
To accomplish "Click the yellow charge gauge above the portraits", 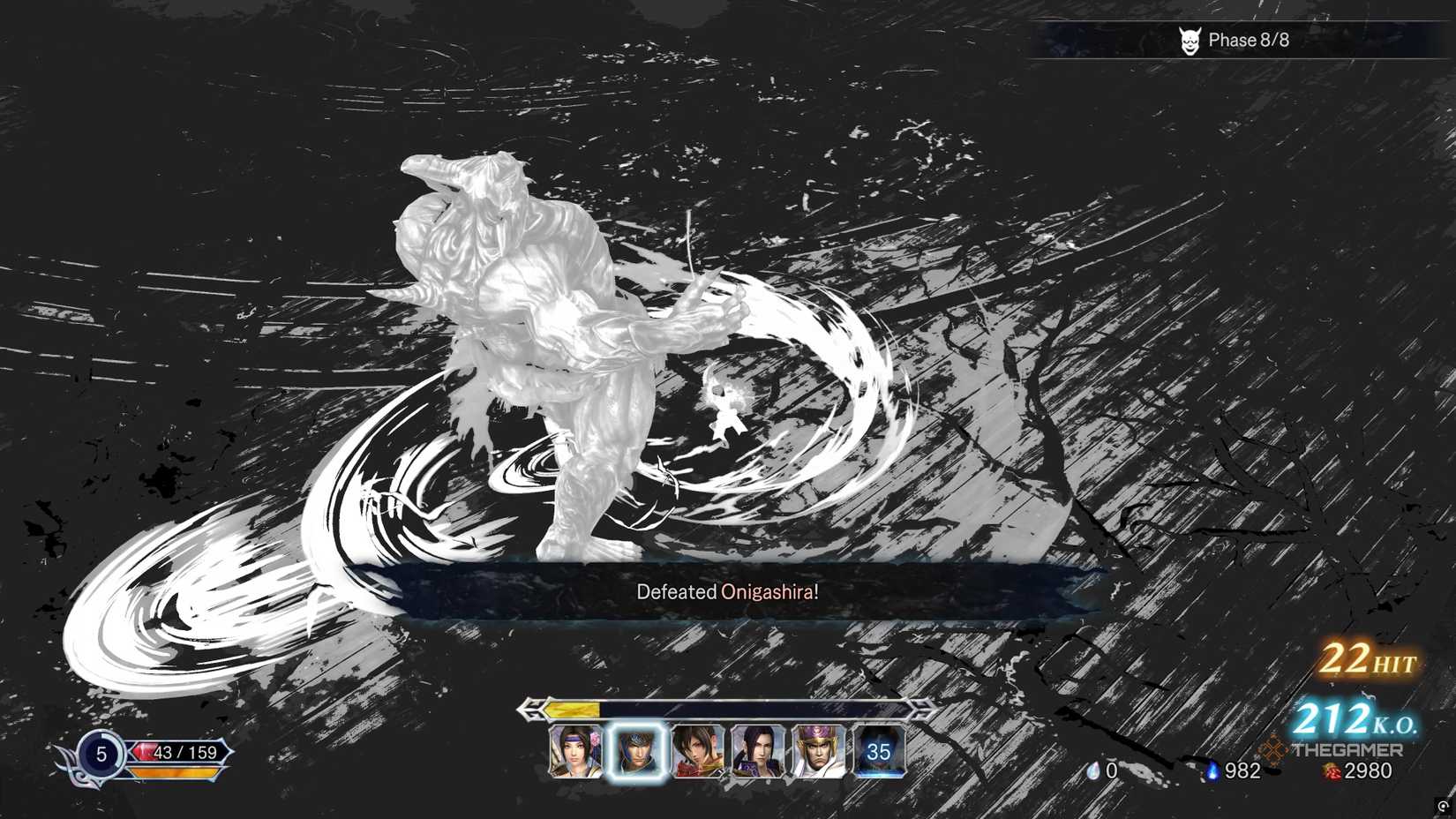I will pos(572,710).
